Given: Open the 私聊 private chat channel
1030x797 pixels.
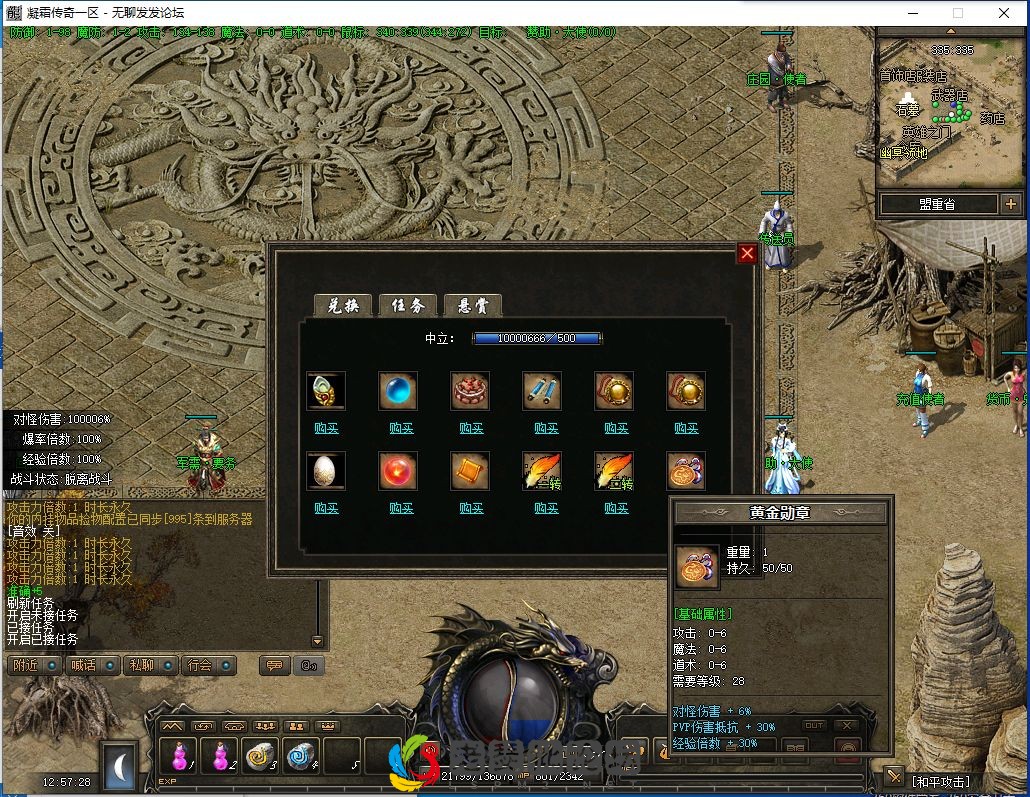Looking at the screenshot, I should pyautogui.click(x=150, y=665).
